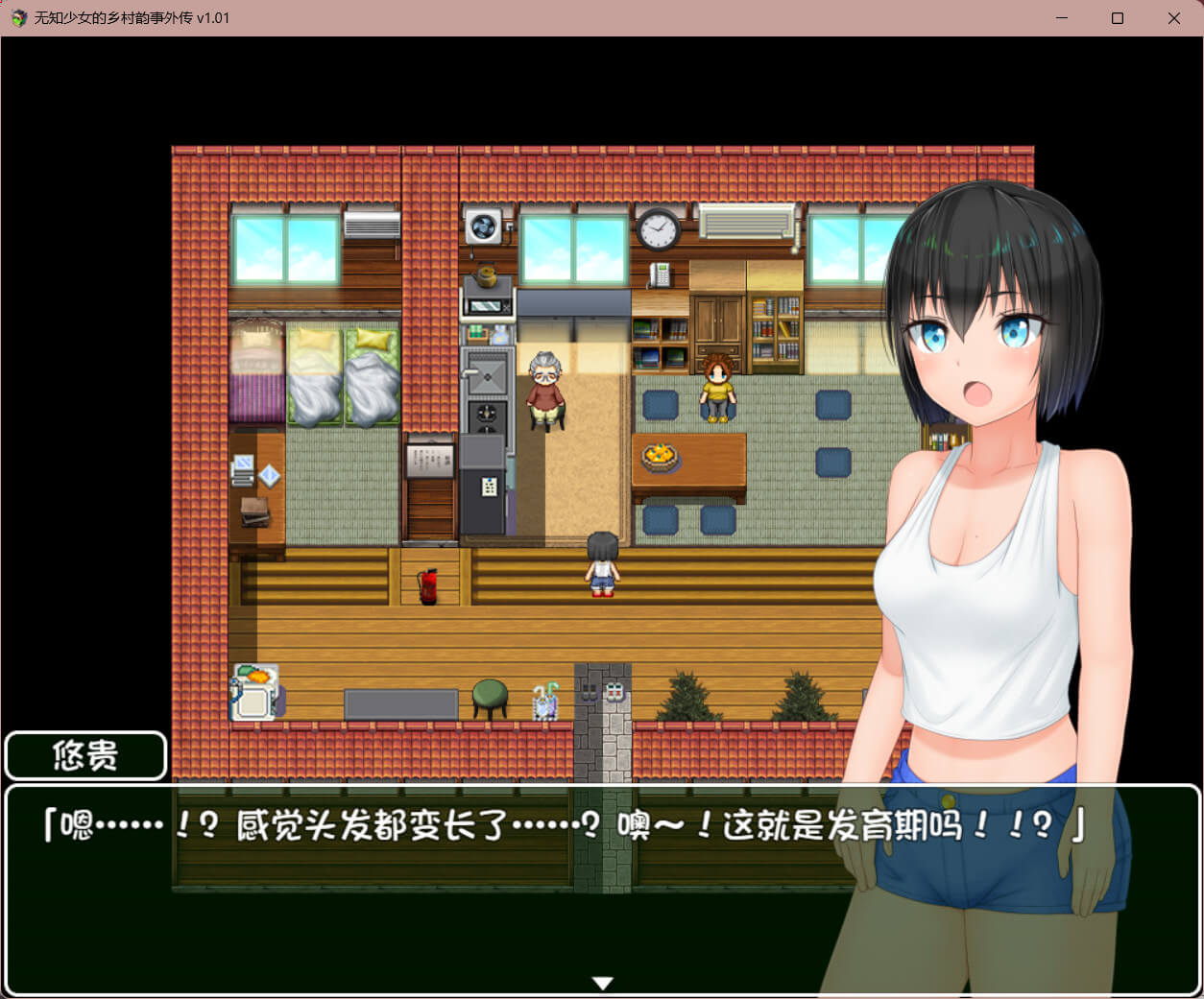Close the game window
The width and height of the screenshot is (1204, 999).
tap(1173, 18)
